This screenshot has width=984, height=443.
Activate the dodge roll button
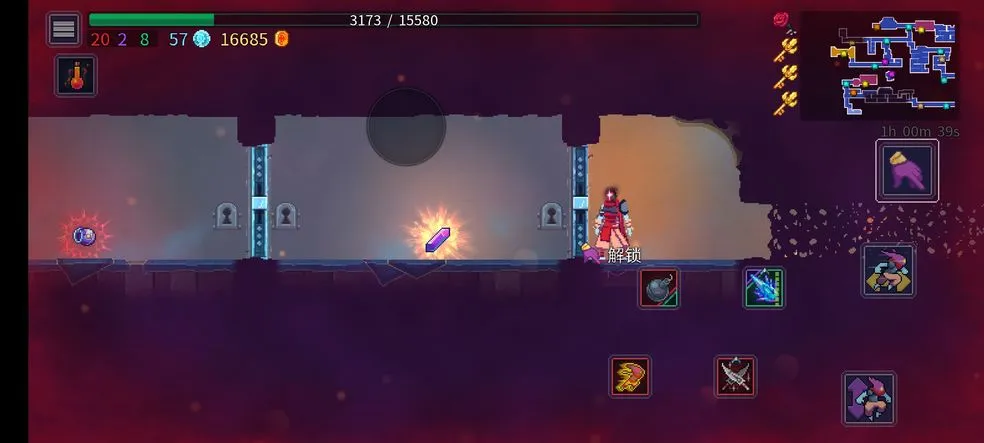point(888,270)
